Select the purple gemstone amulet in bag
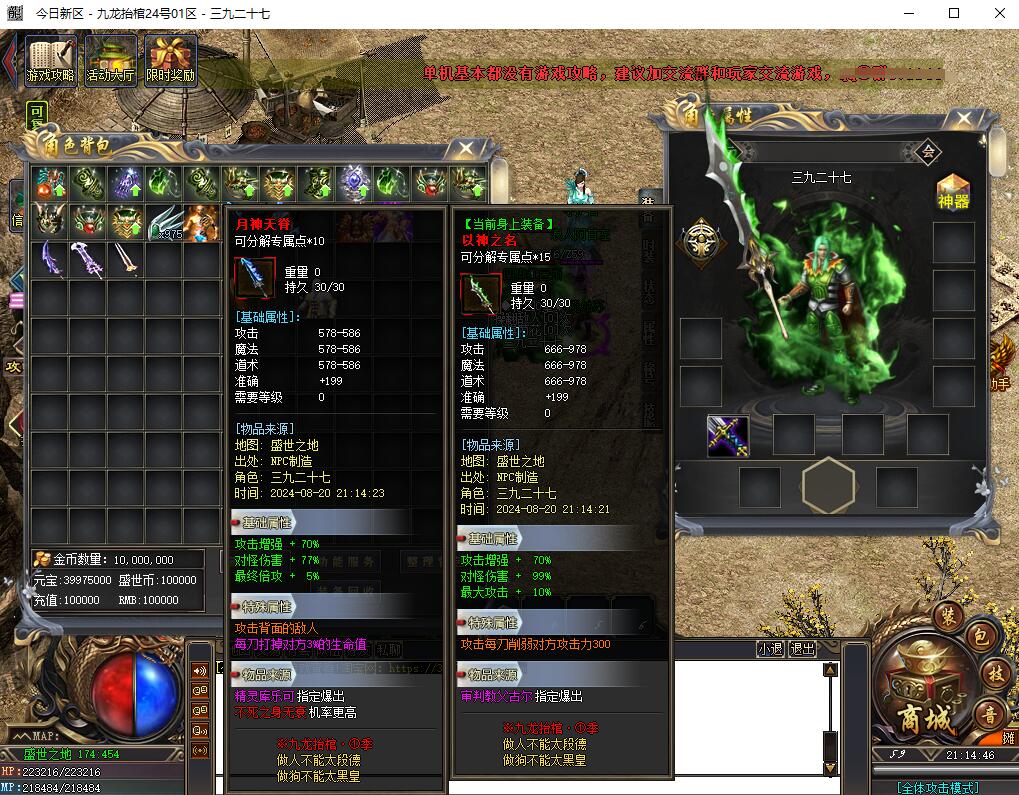The image size is (1019, 795). tap(354, 183)
